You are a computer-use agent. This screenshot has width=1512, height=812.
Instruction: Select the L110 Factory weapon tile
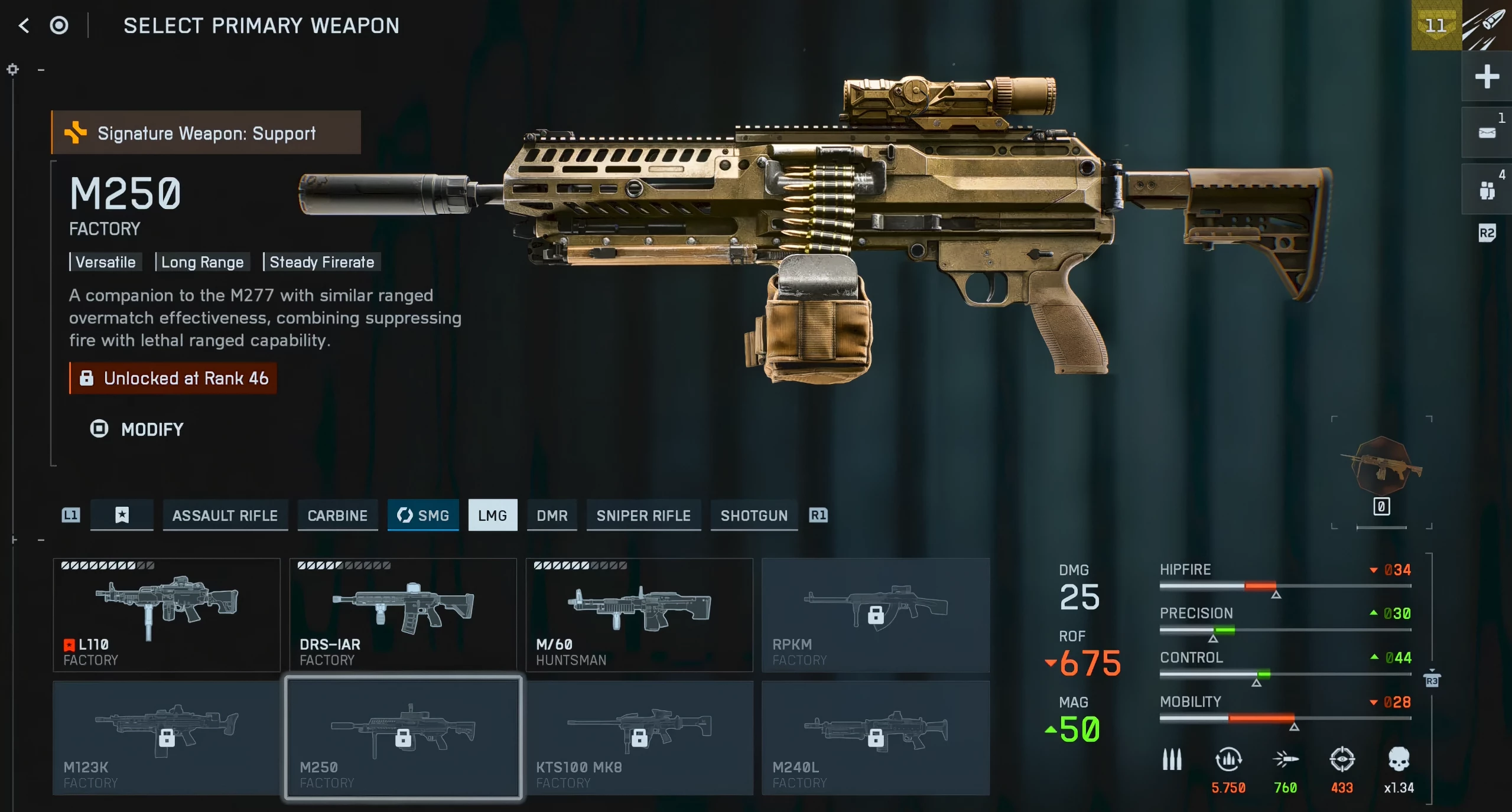click(x=167, y=615)
